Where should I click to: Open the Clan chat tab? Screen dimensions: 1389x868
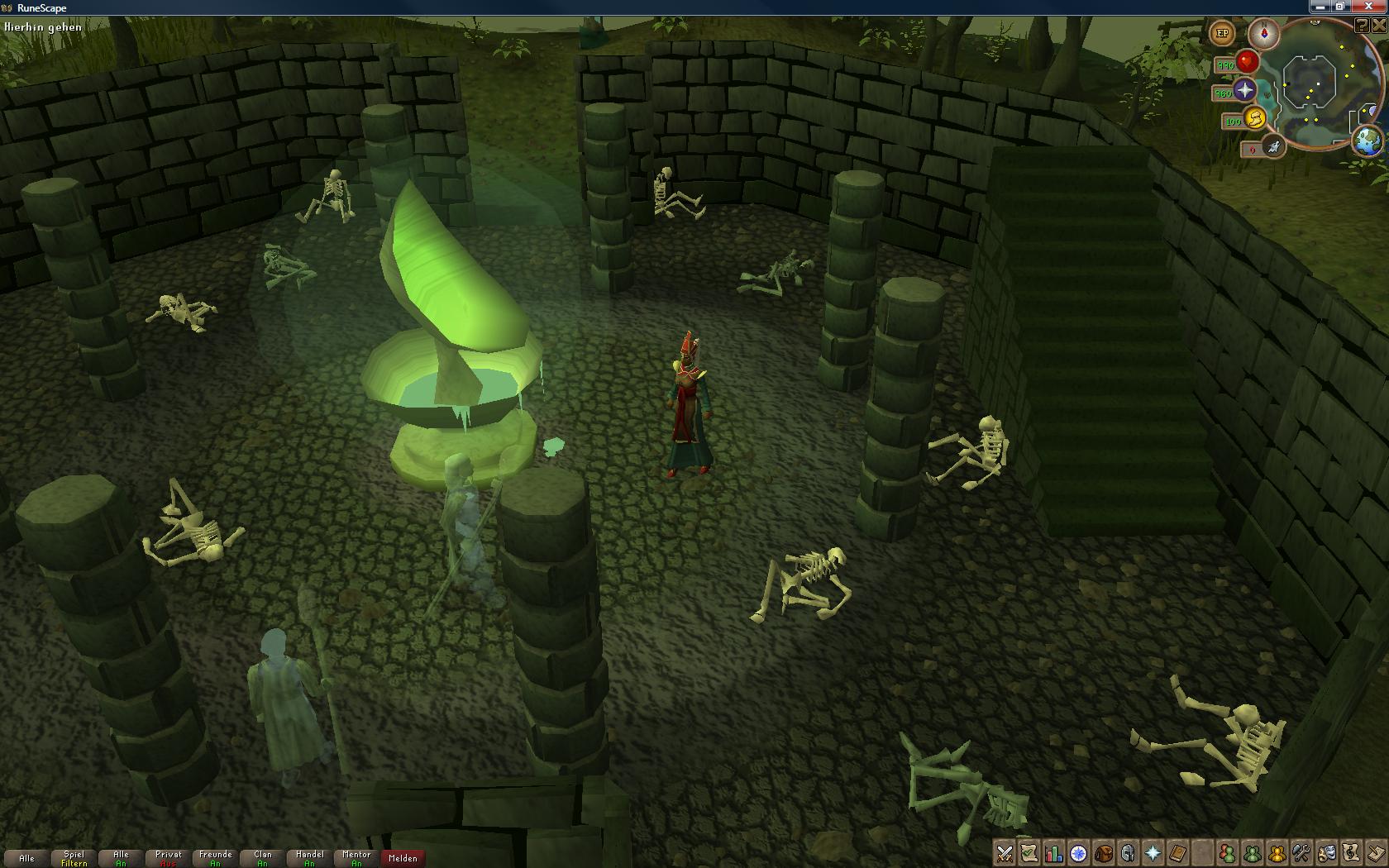(262, 858)
